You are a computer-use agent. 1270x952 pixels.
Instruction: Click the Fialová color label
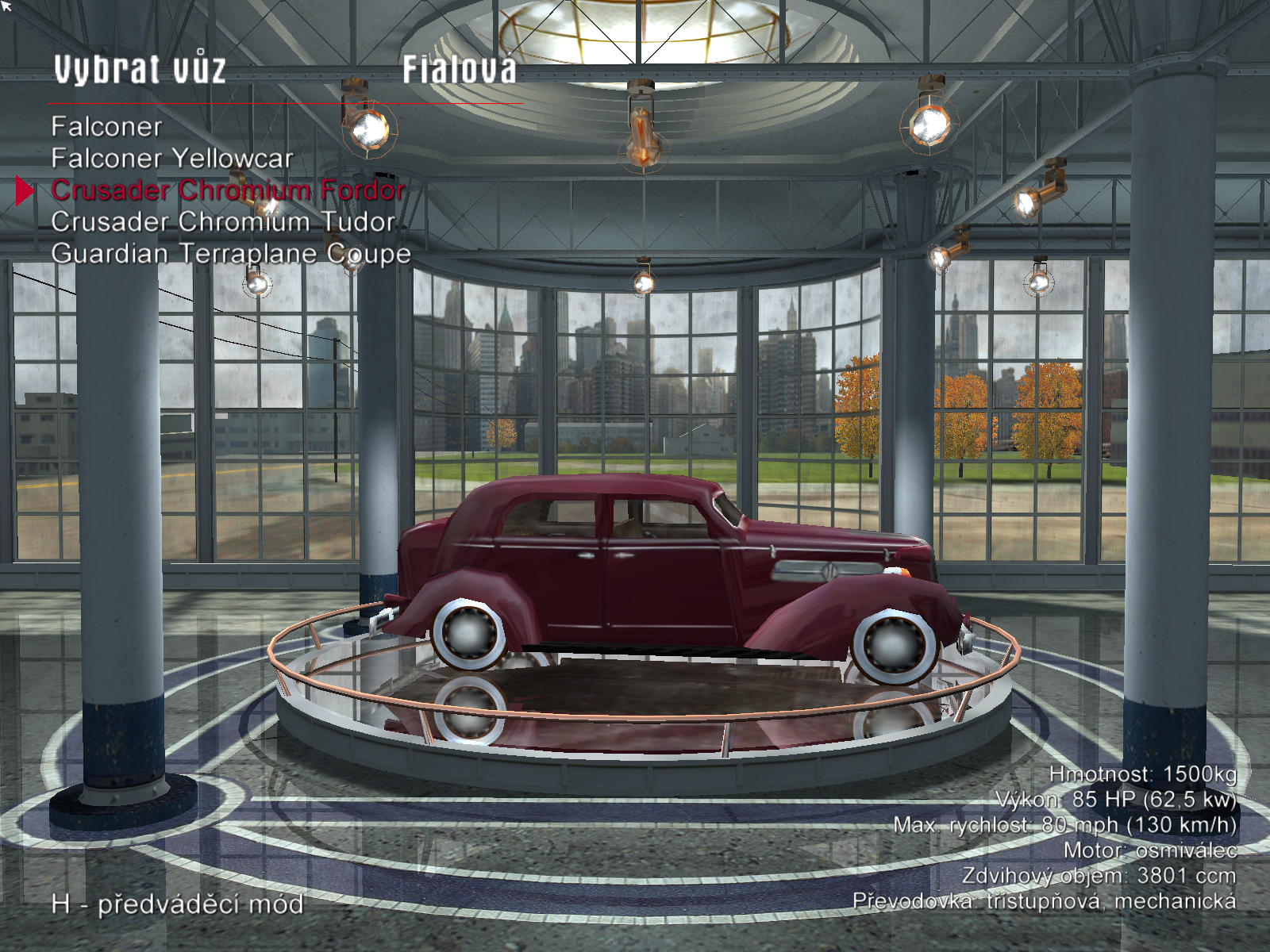click(459, 70)
